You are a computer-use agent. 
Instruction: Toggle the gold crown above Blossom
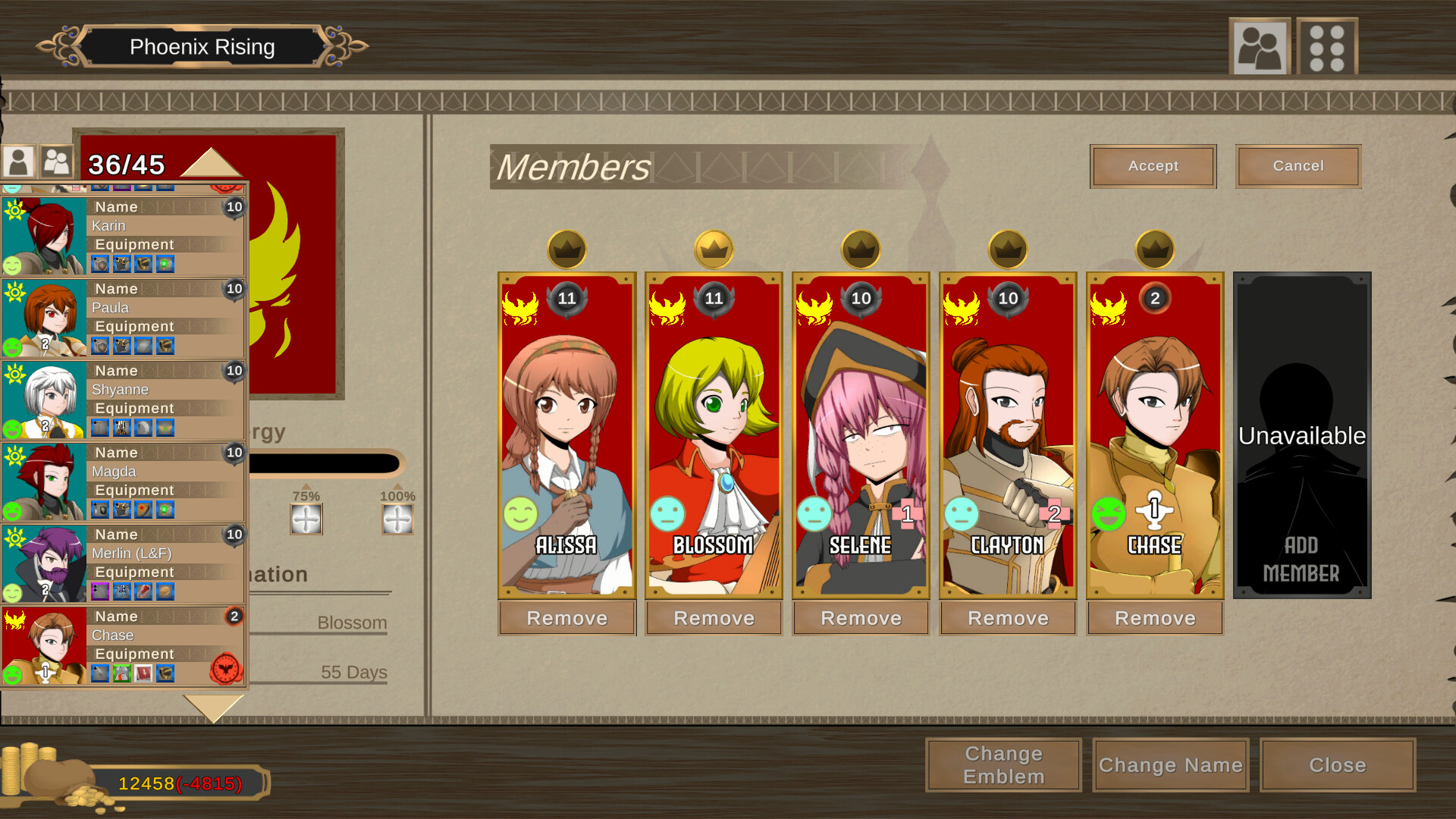tap(714, 249)
